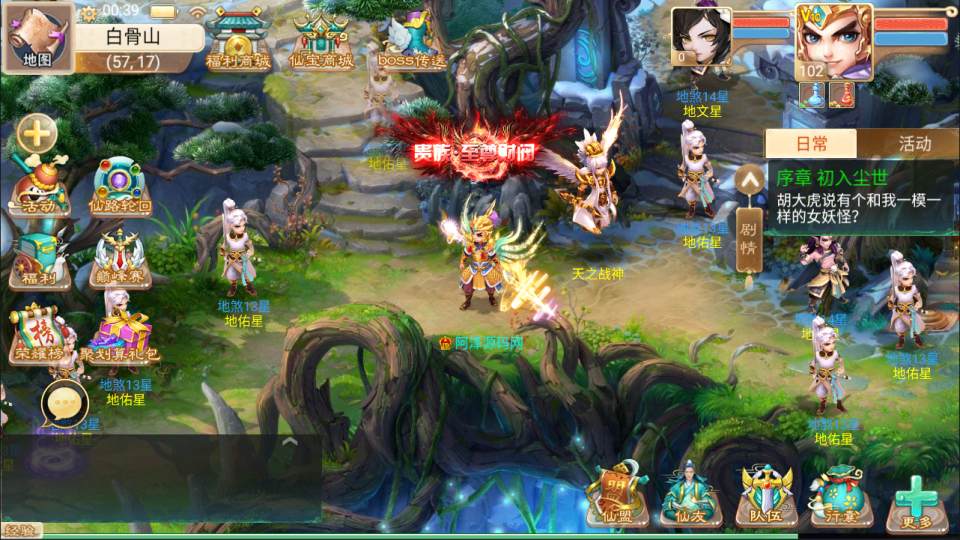Expand the chat panel with the arrow
Screen dimensions: 960x540
(x=289, y=441)
